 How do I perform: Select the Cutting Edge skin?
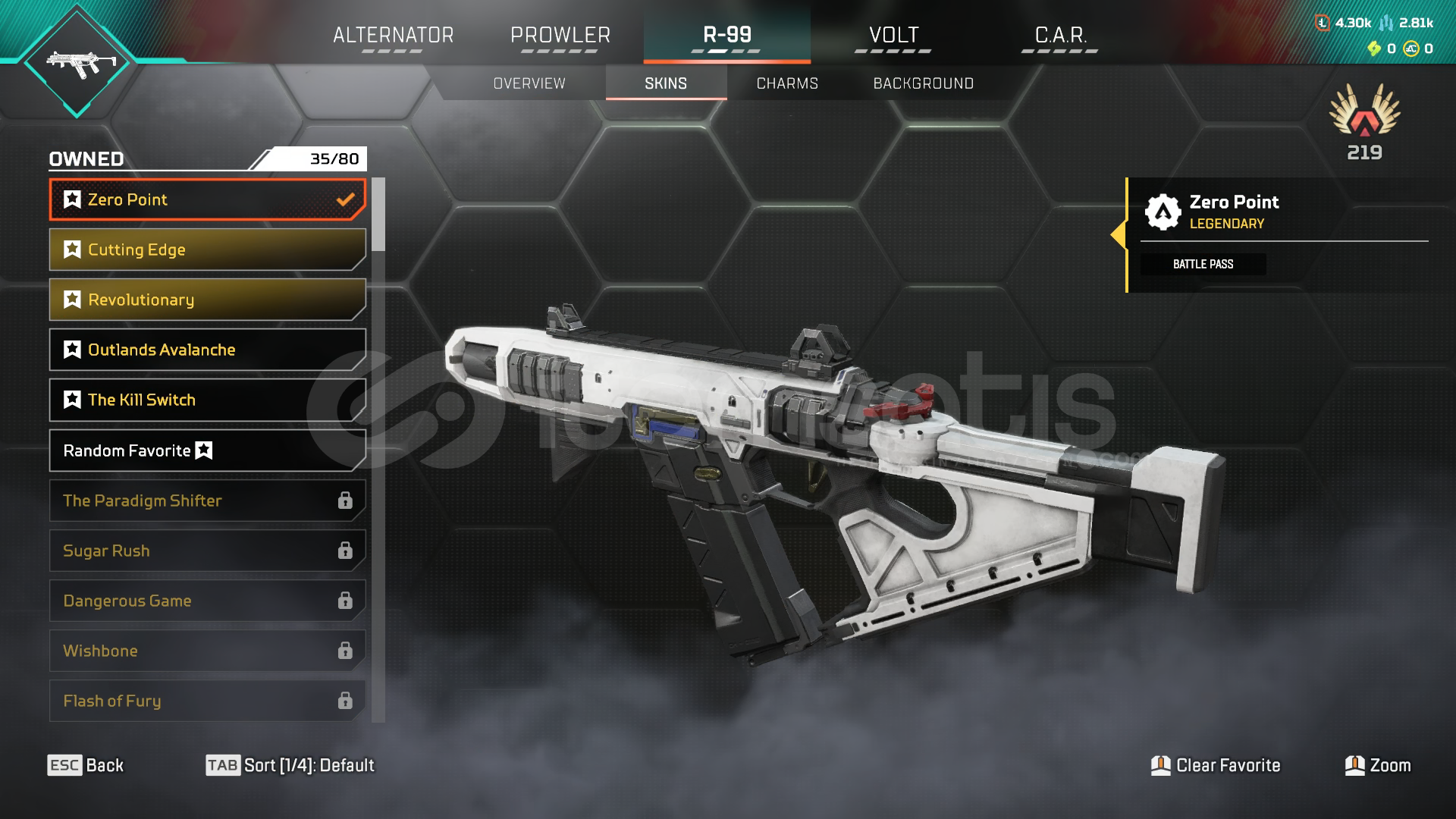207,249
